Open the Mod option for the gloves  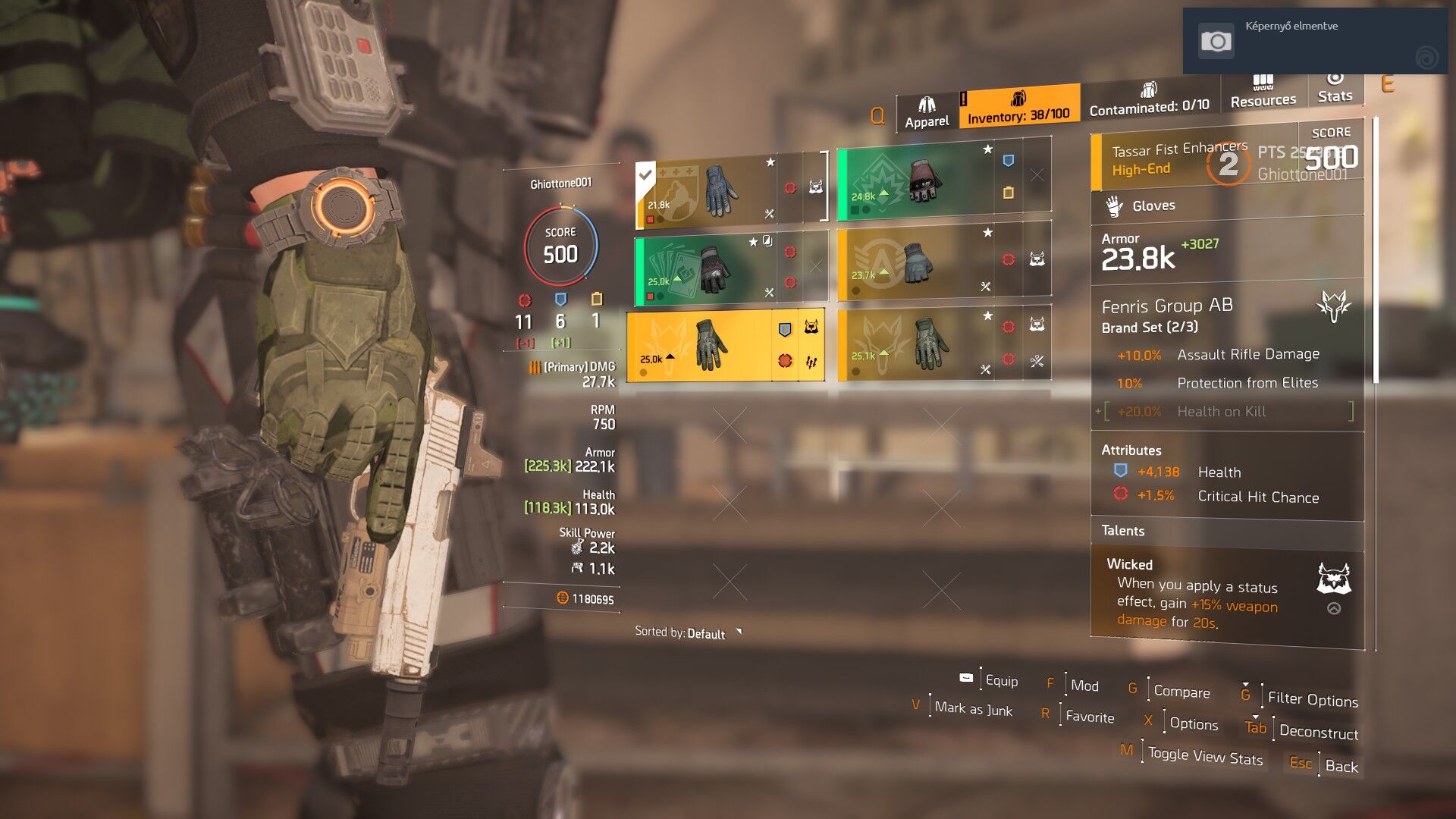[x=1084, y=686]
